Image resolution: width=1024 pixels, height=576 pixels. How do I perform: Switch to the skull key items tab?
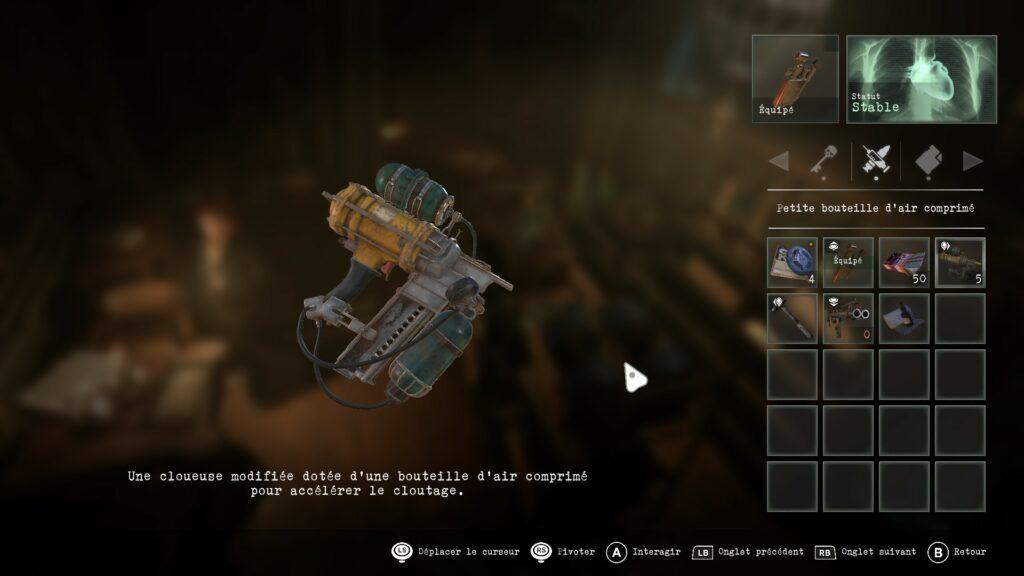[823, 160]
